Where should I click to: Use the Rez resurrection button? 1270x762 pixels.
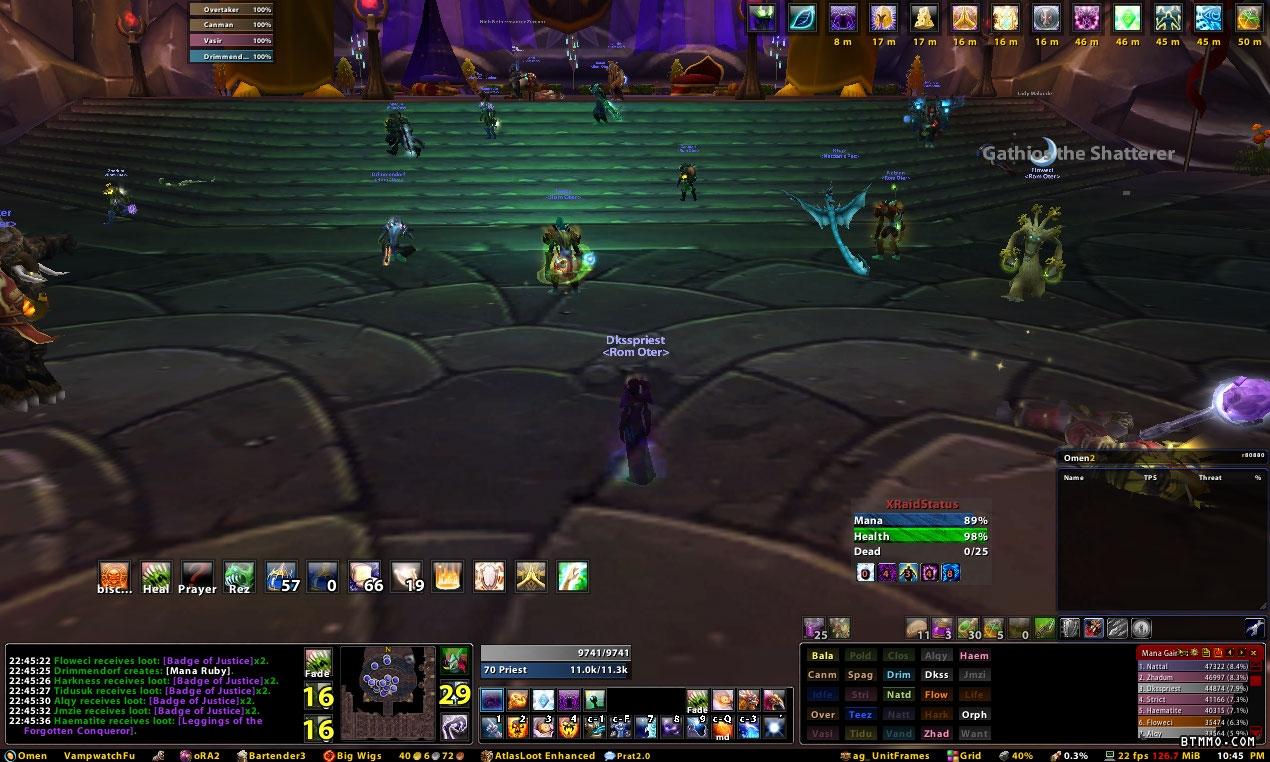[x=239, y=576]
